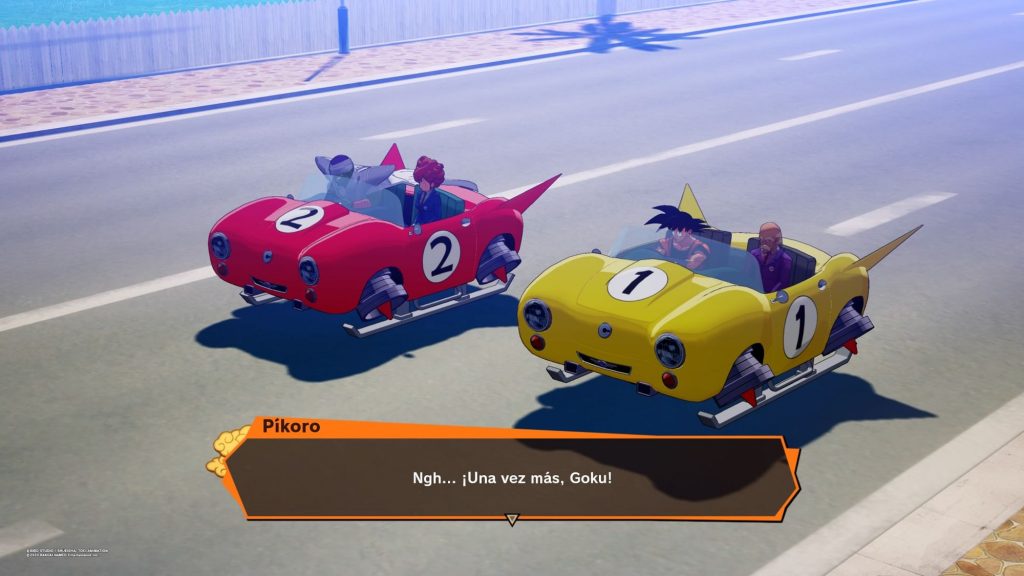Click the dialogue continue arrow below Pikoro's line
1024x576 pixels.
[x=512, y=519]
